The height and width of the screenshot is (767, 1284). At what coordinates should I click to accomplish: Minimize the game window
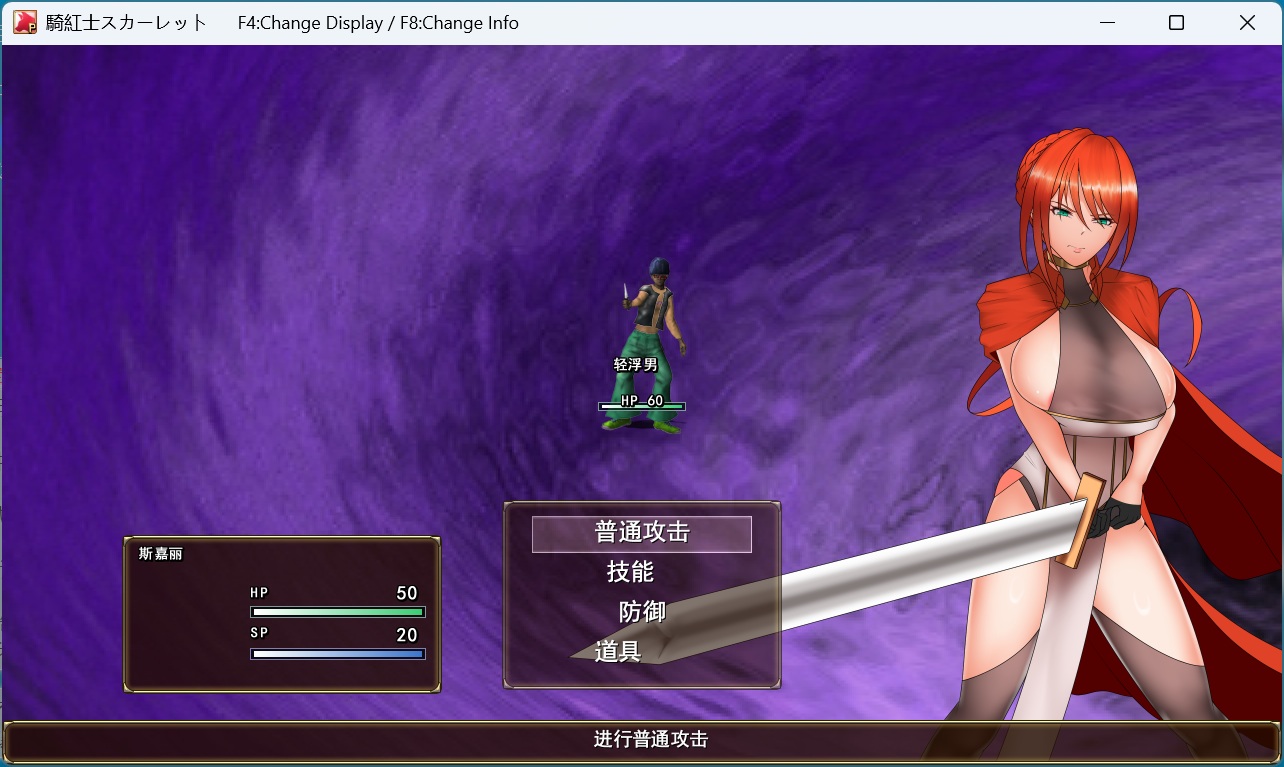point(1106,23)
